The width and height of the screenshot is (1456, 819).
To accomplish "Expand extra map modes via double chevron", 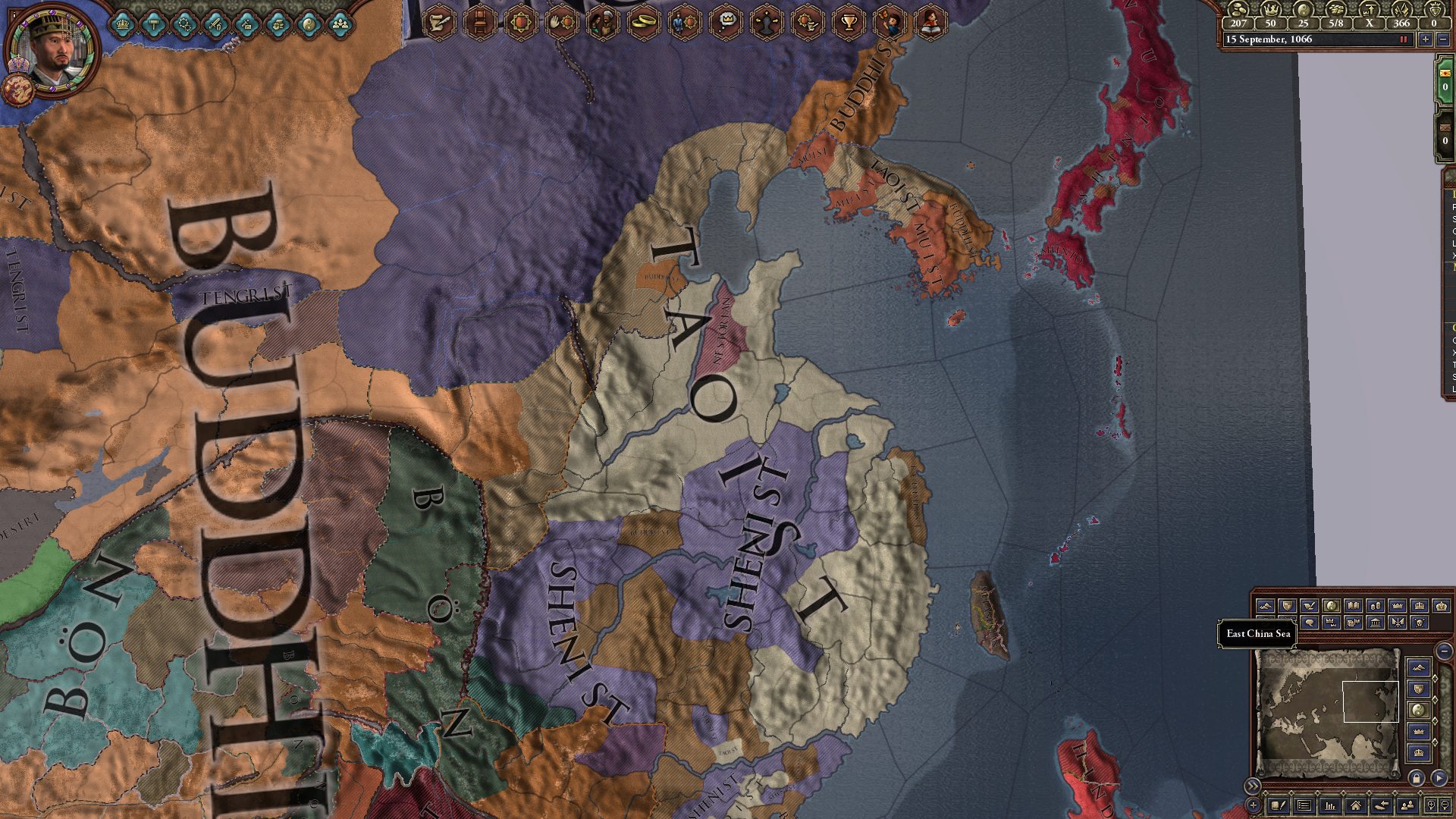I will coord(1253,786).
